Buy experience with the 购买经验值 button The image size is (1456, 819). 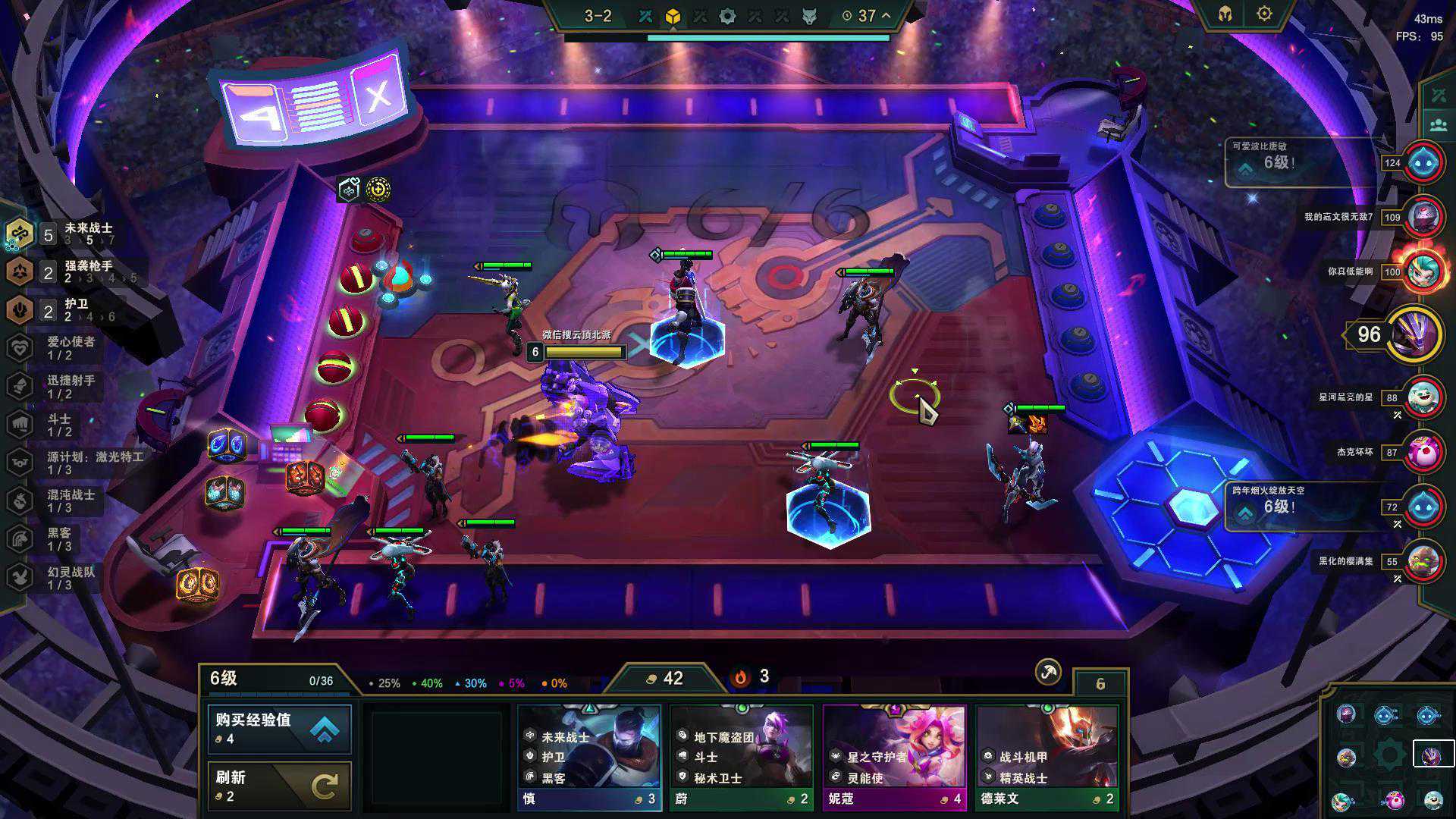pyautogui.click(x=279, y=729)
